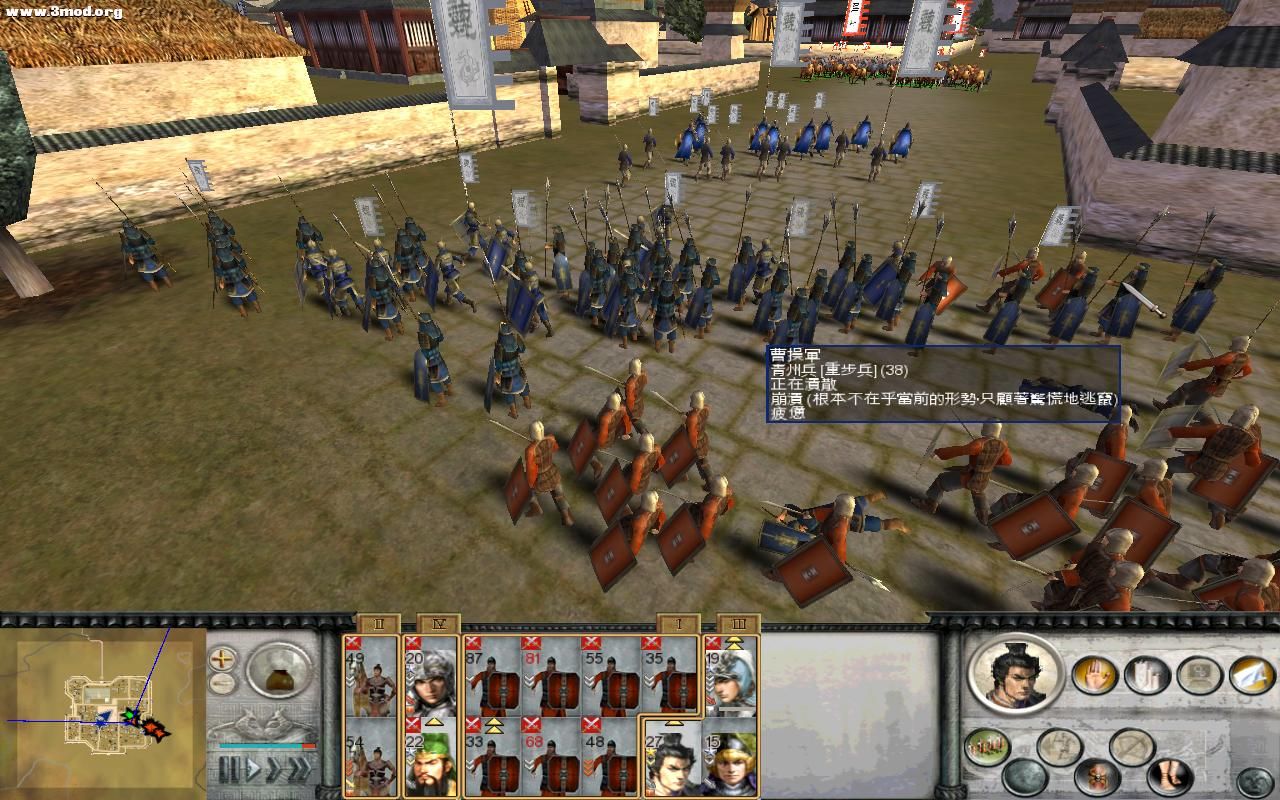
Task: Click the Halt command hand icon
Action: click(1095, 676)
